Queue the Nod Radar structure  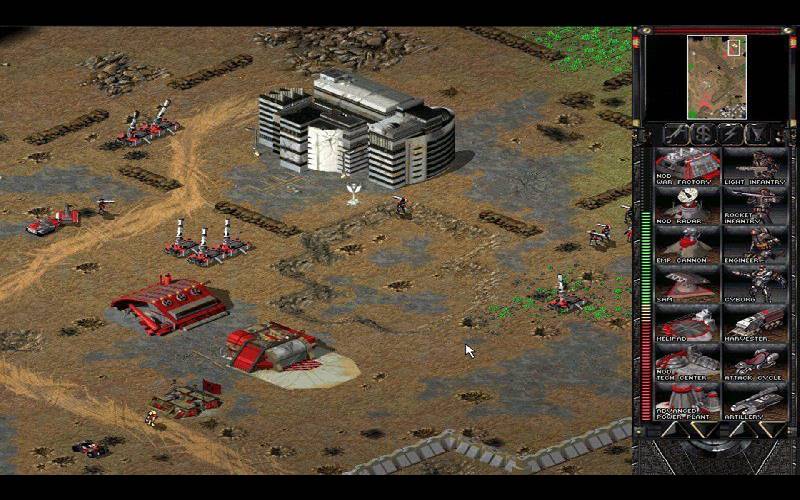pos(686,206)
